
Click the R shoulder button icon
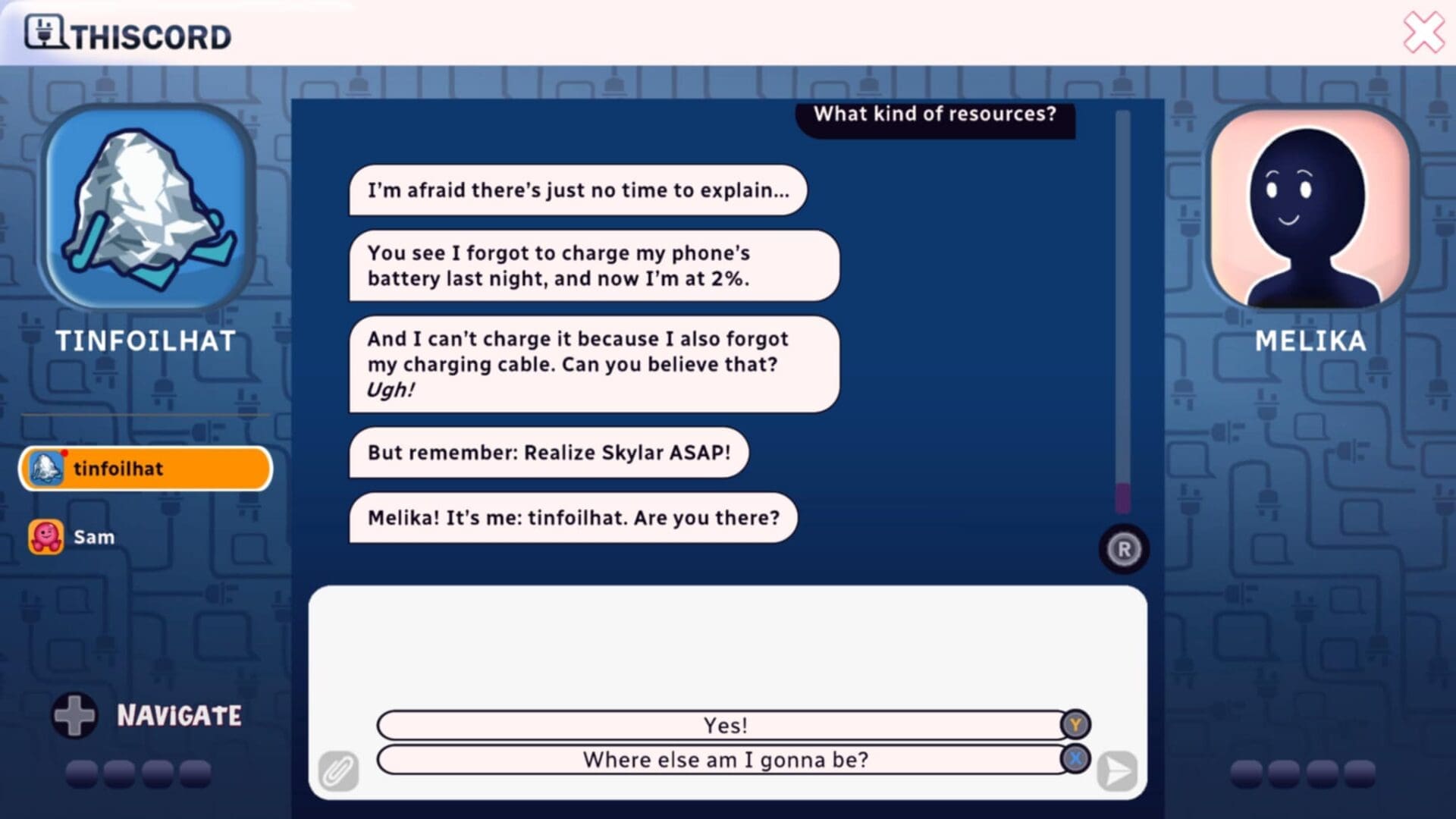tap(1123, 548)
